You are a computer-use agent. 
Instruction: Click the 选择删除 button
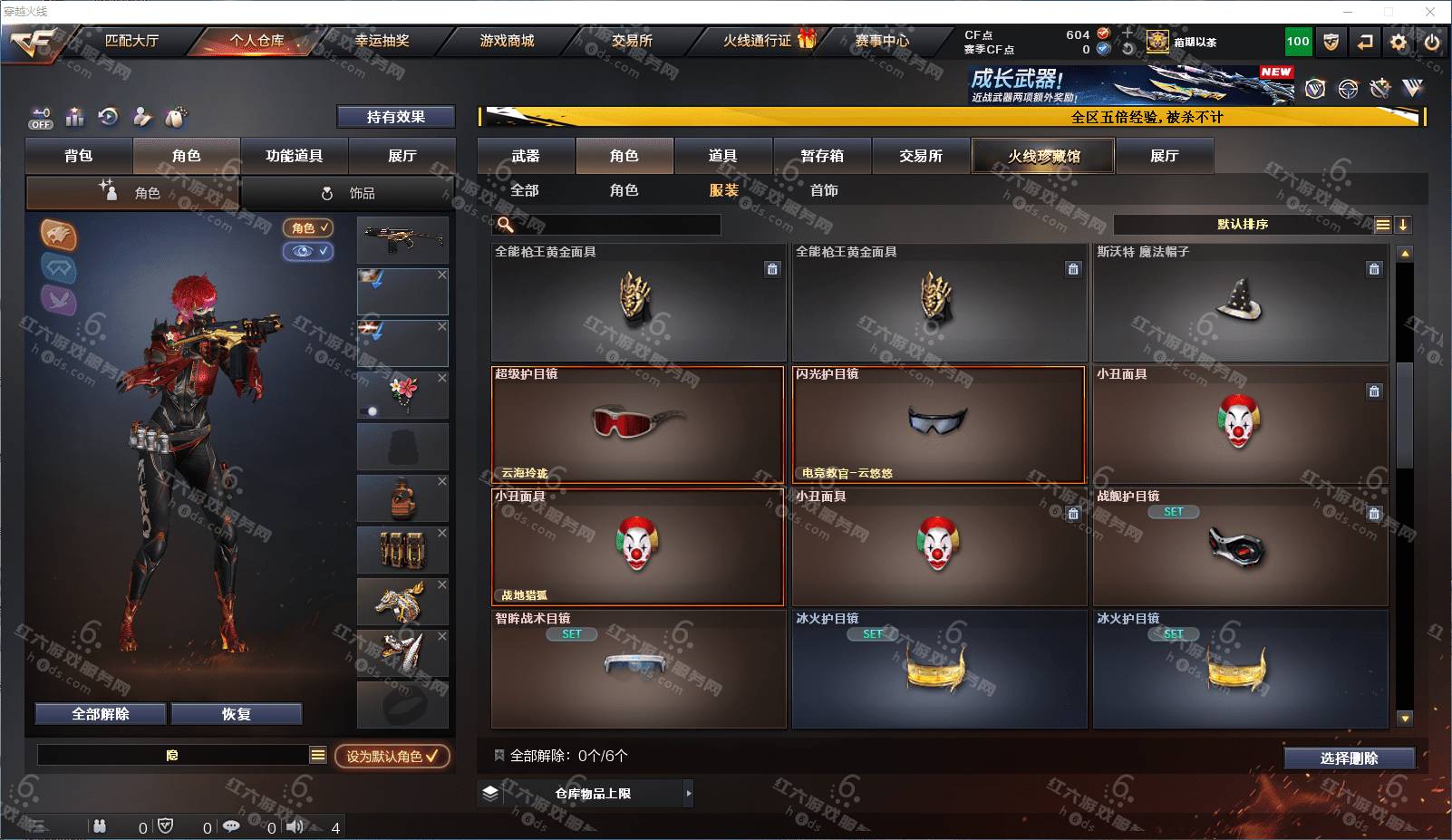[x=1349, y=758]
